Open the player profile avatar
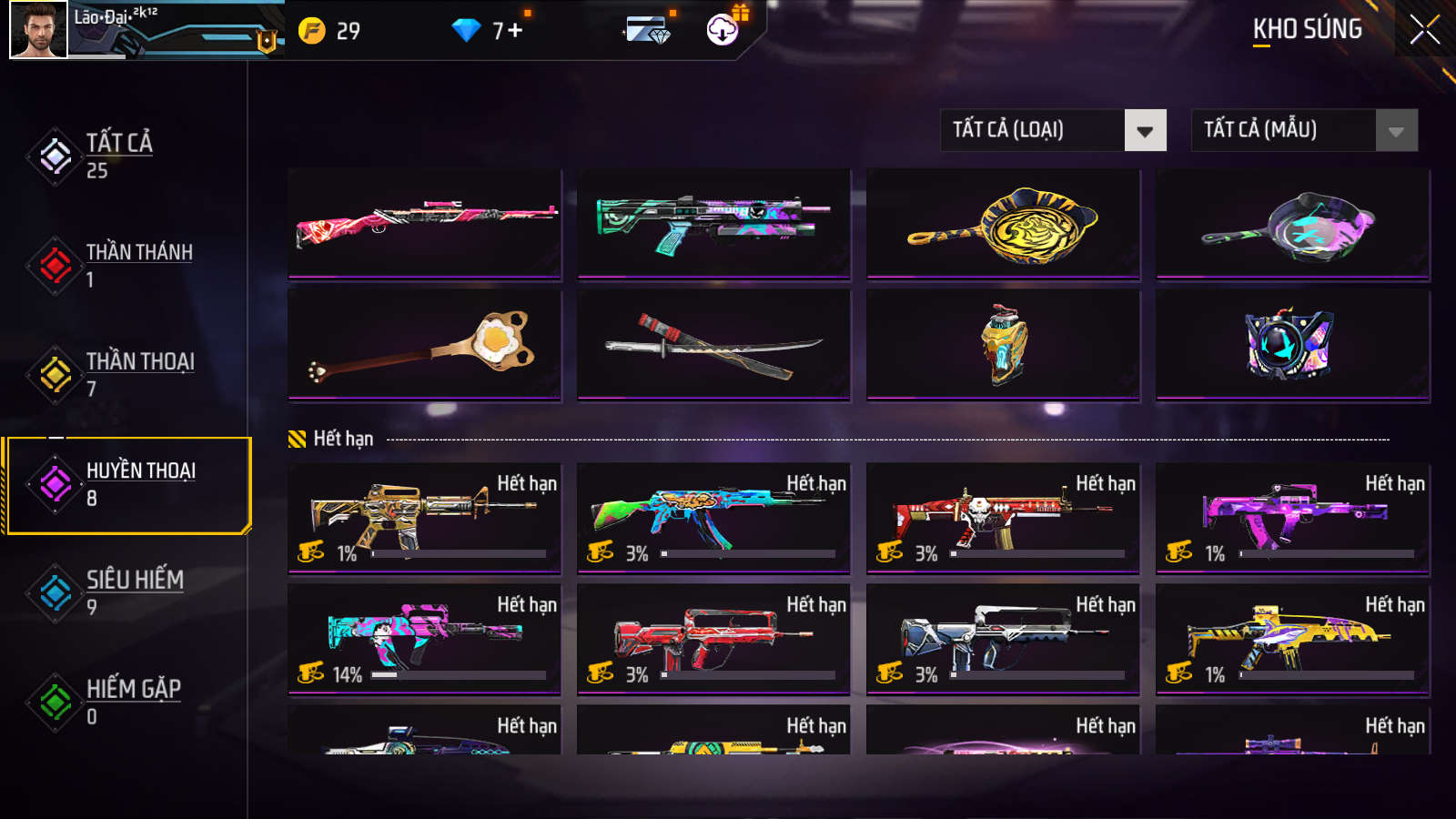Viewport: 1456px width, 819px height. (x=38, y=29)
